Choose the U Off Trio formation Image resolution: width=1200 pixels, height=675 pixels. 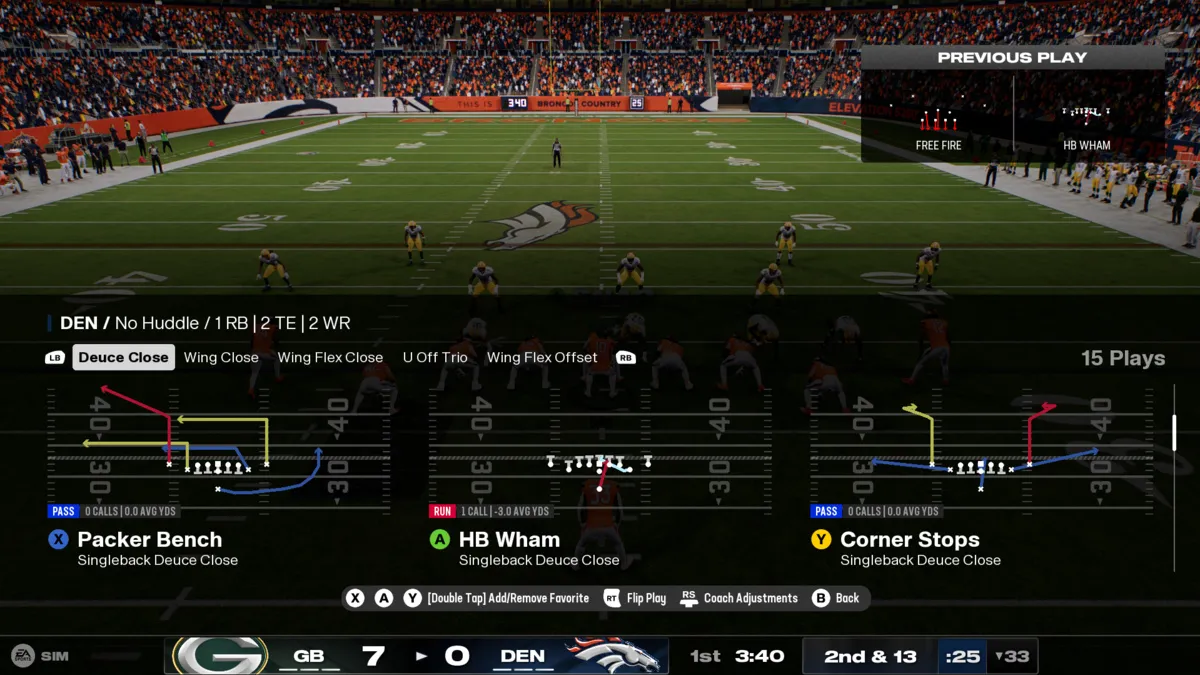pyautogui.click(x=435, y=357)
